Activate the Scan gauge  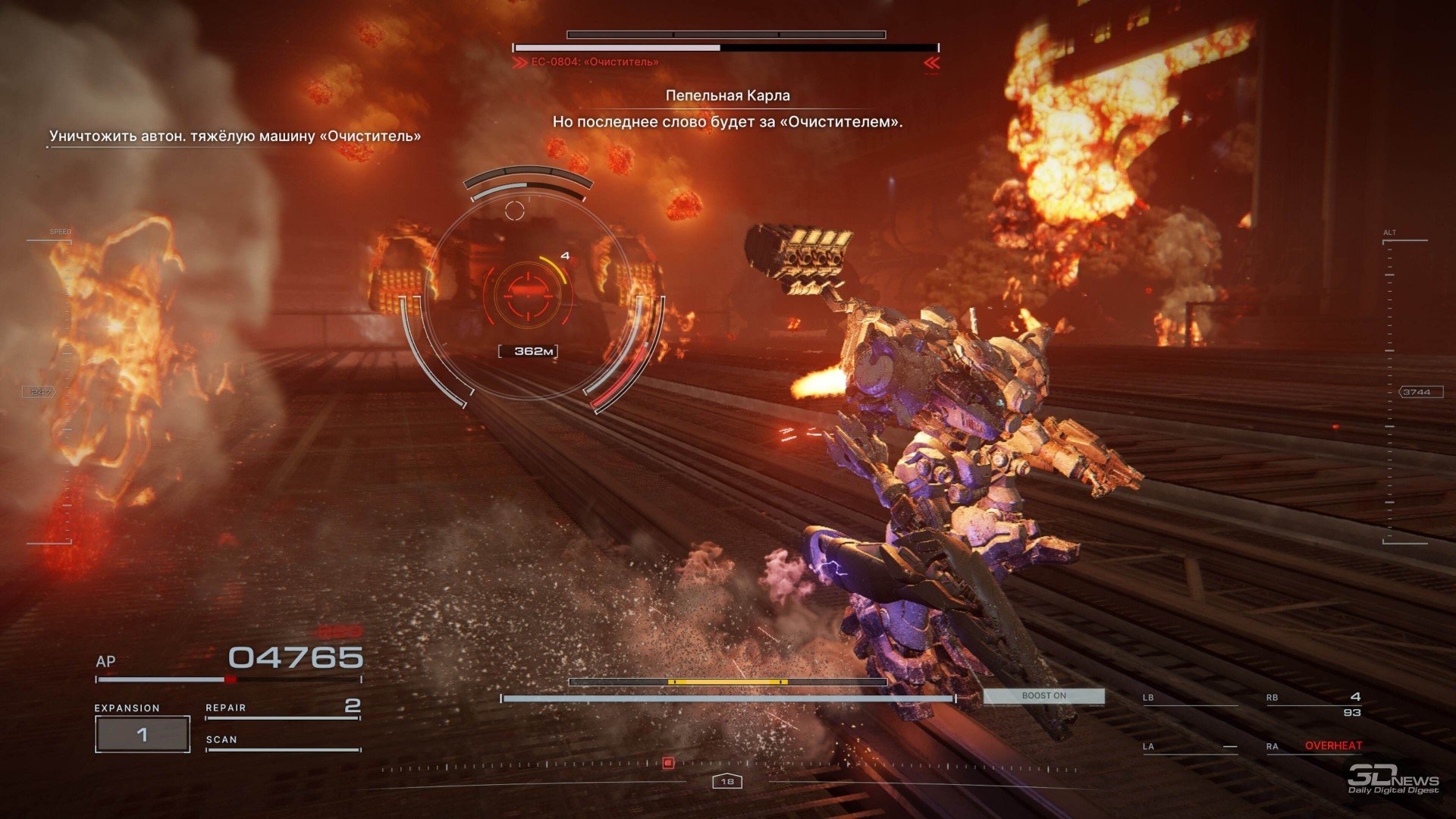[282, 742]
